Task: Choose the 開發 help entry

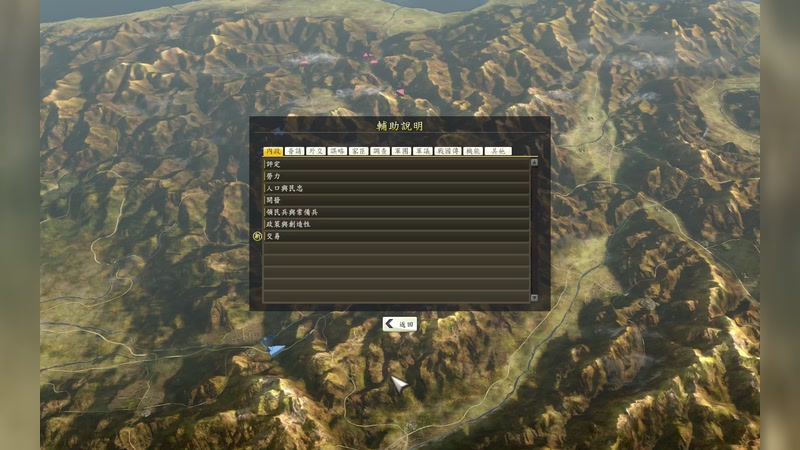Action: point(396,200)
